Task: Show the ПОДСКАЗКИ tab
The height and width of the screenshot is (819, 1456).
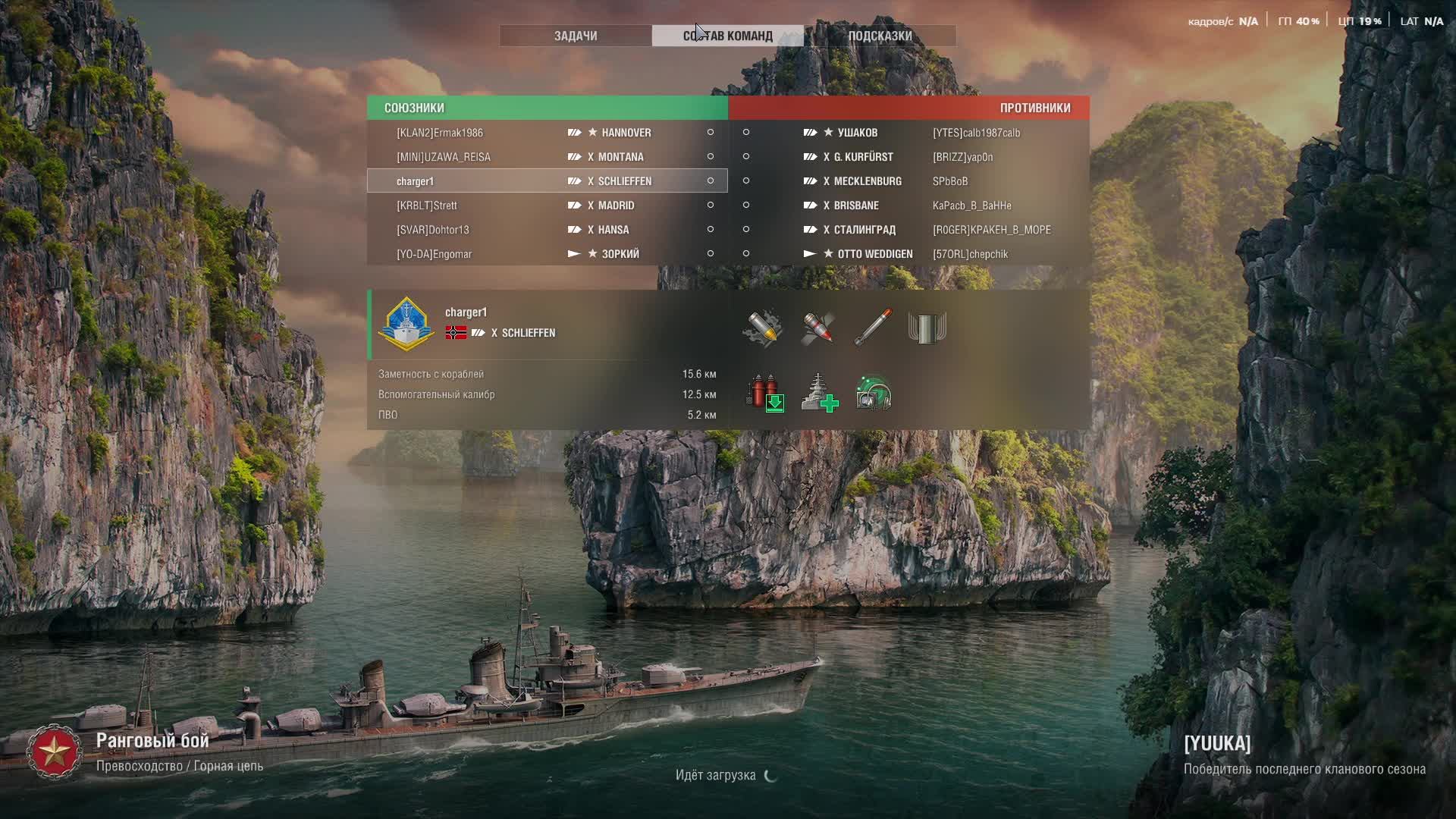Action: pyautogui.click(x=880, y=36)
